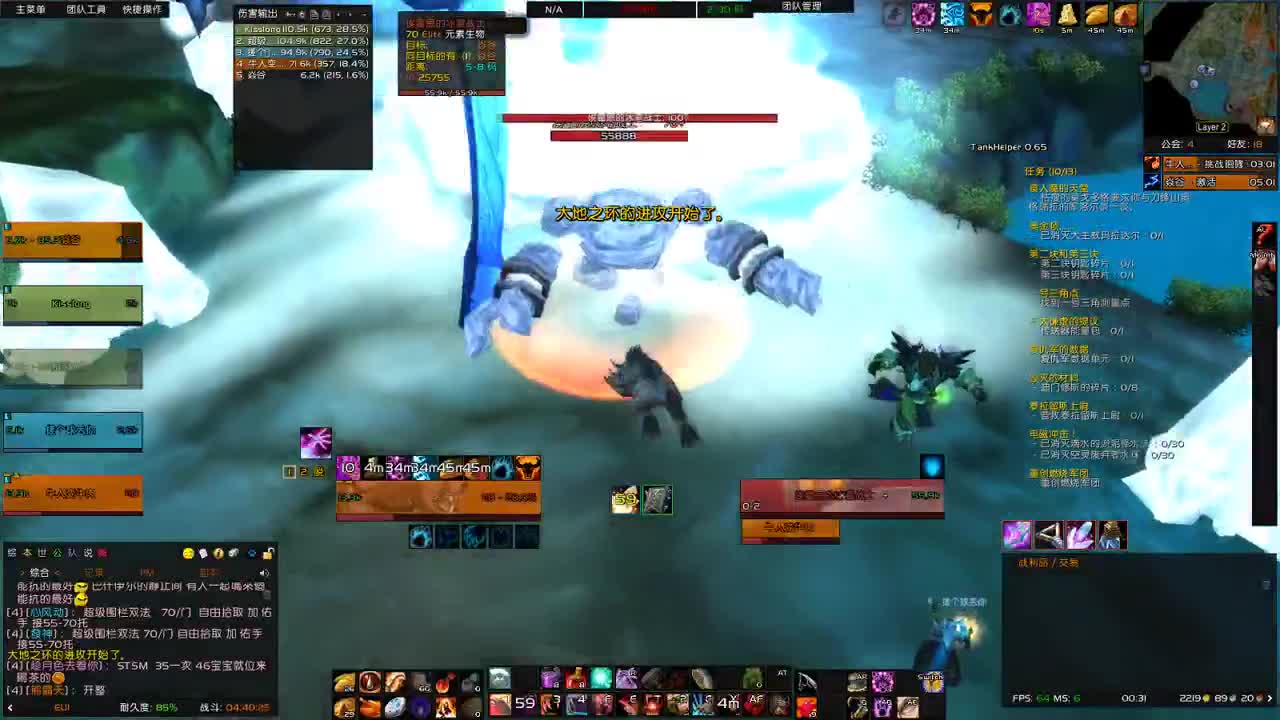Toggle the chat sound speaker icon

pyautogui.click(x=264, y=572)
